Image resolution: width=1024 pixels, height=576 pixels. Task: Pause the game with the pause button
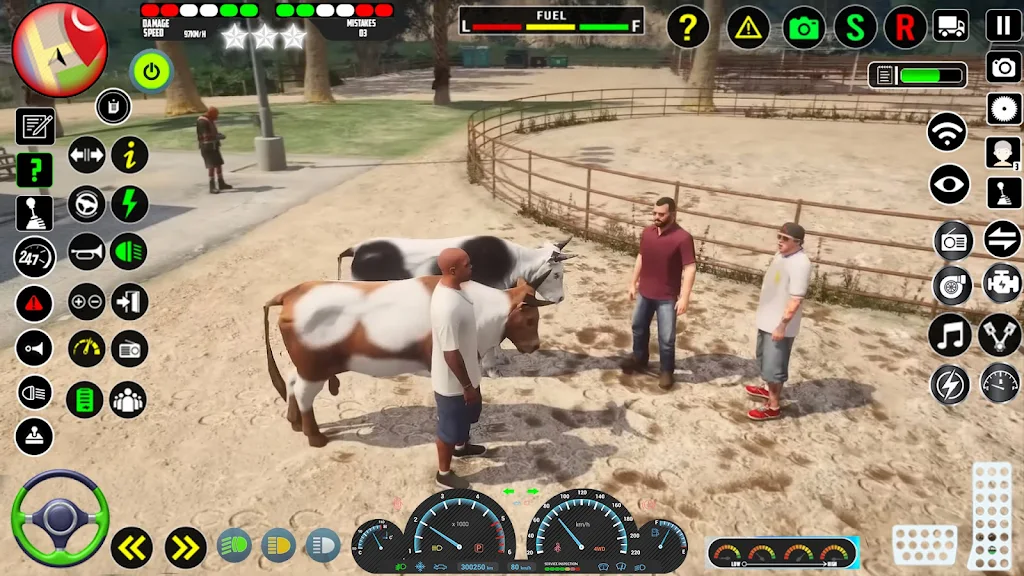1003,26
